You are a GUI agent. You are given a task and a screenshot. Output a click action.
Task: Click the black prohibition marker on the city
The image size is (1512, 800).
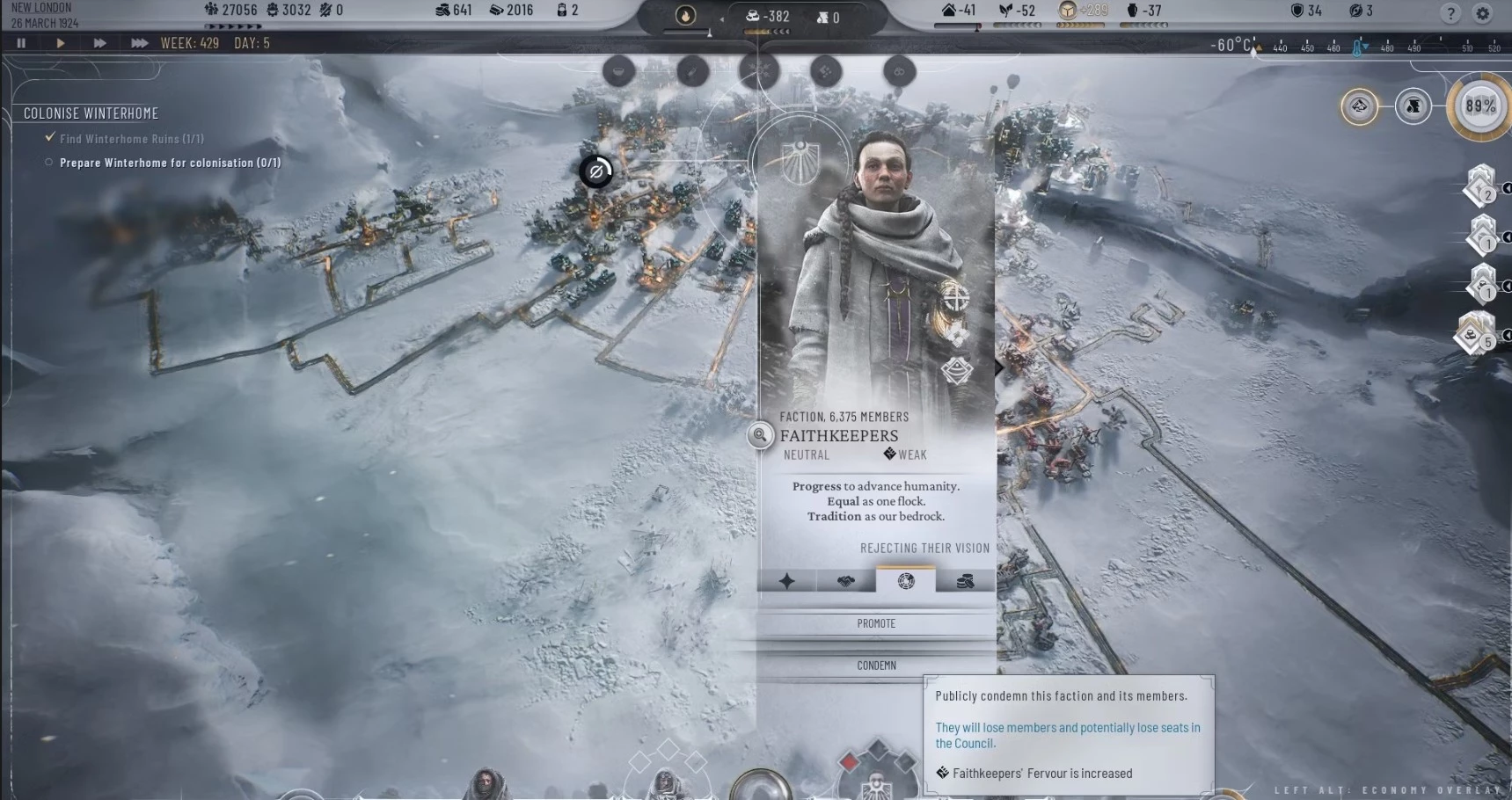[595, 171]
